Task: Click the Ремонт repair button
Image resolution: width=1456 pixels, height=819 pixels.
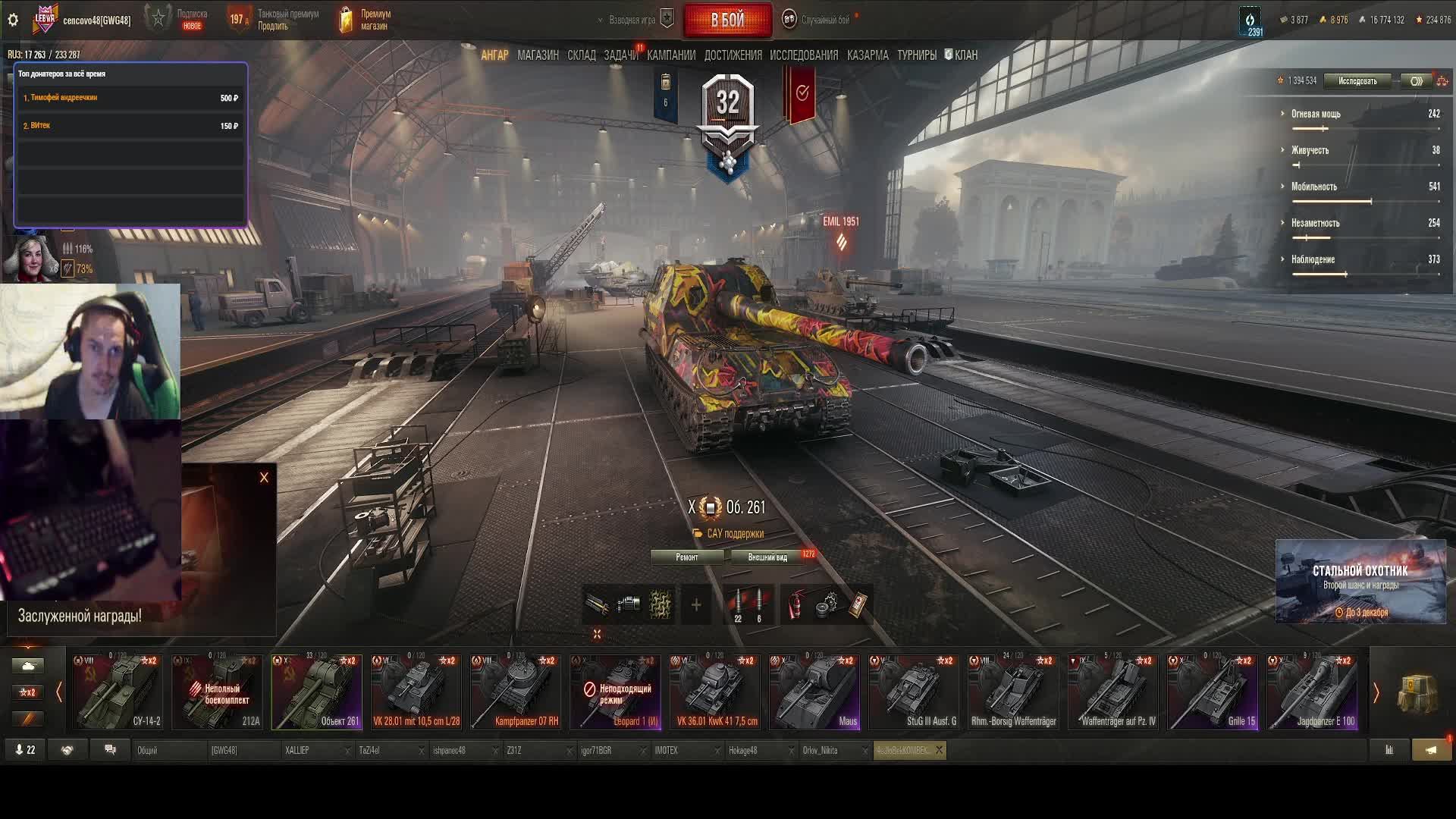Action: click(x=687, y=557)
